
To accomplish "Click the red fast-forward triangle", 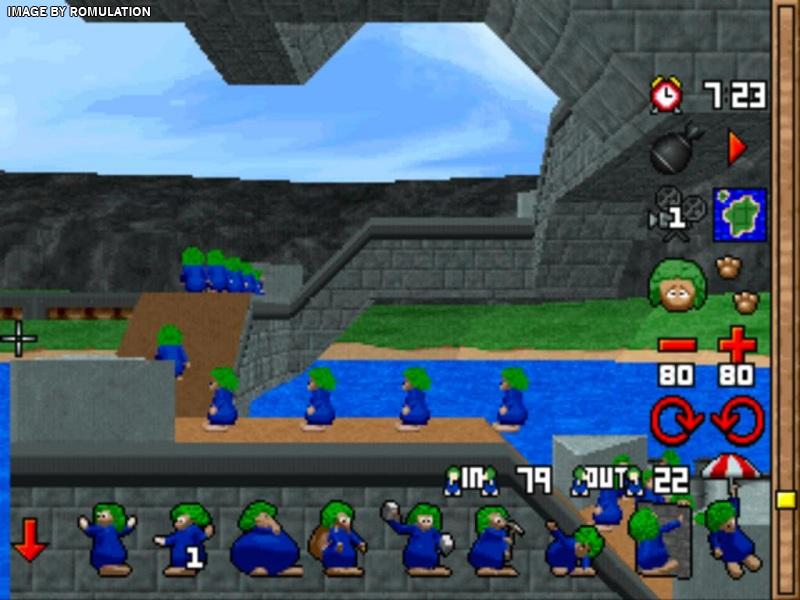I will [x=737, y=149].
